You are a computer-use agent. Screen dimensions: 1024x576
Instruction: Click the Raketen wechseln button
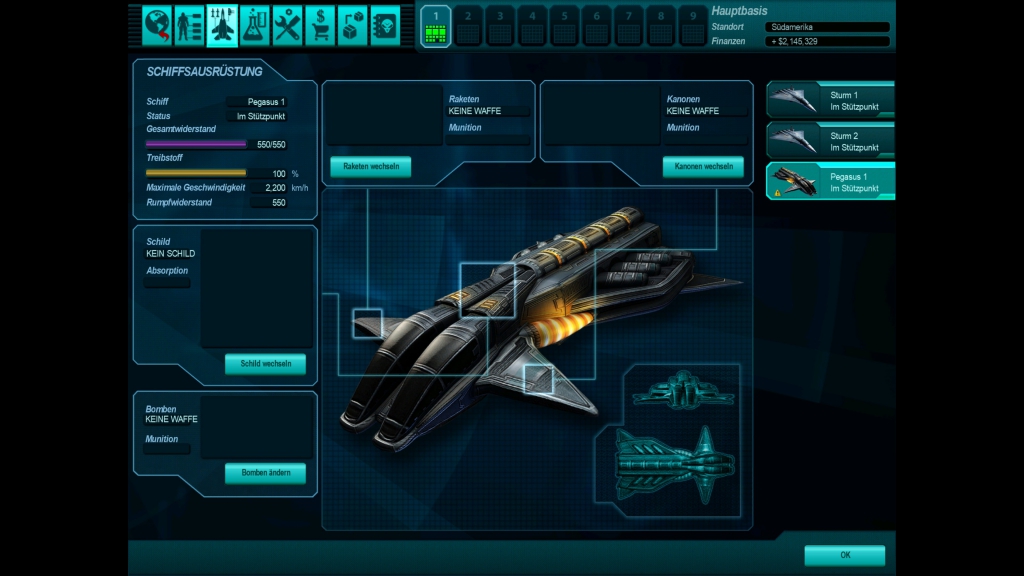point(370,167)
